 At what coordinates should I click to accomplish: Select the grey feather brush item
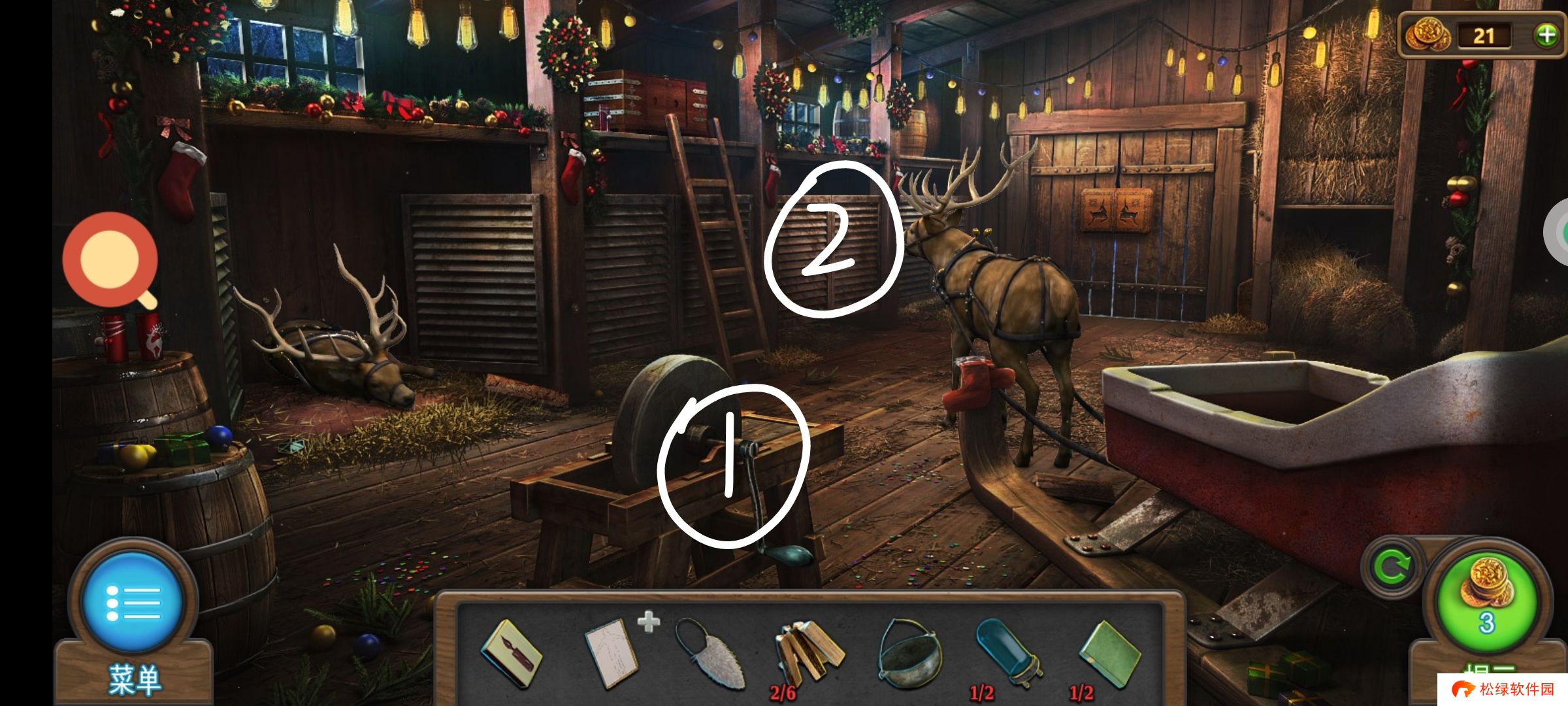tap(708, 655)
